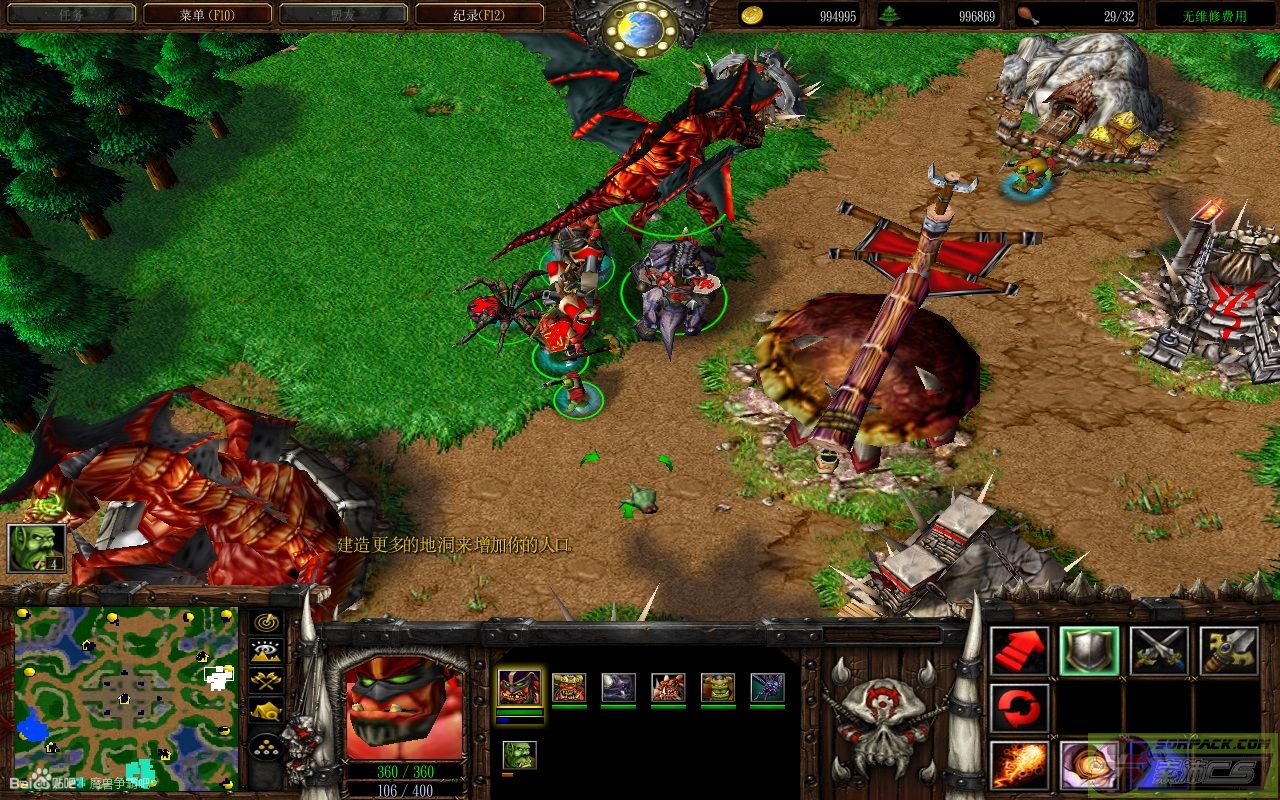Image resolution: width=1280 pixels, height=800 pixels.
Task: Click the Hold Position crossed swords icon
Action: (x=1159, y=651)
